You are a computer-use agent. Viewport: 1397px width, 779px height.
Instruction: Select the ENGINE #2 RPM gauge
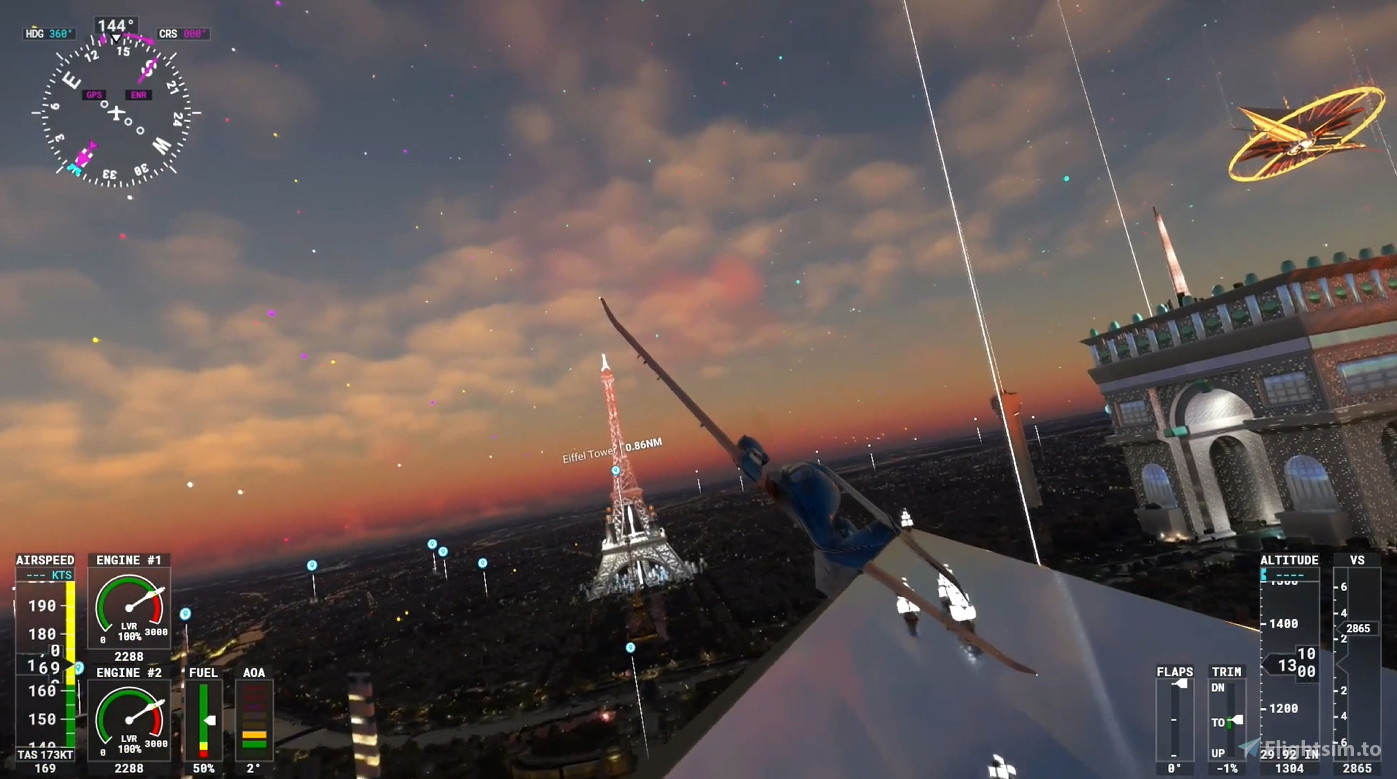(128, 718)
